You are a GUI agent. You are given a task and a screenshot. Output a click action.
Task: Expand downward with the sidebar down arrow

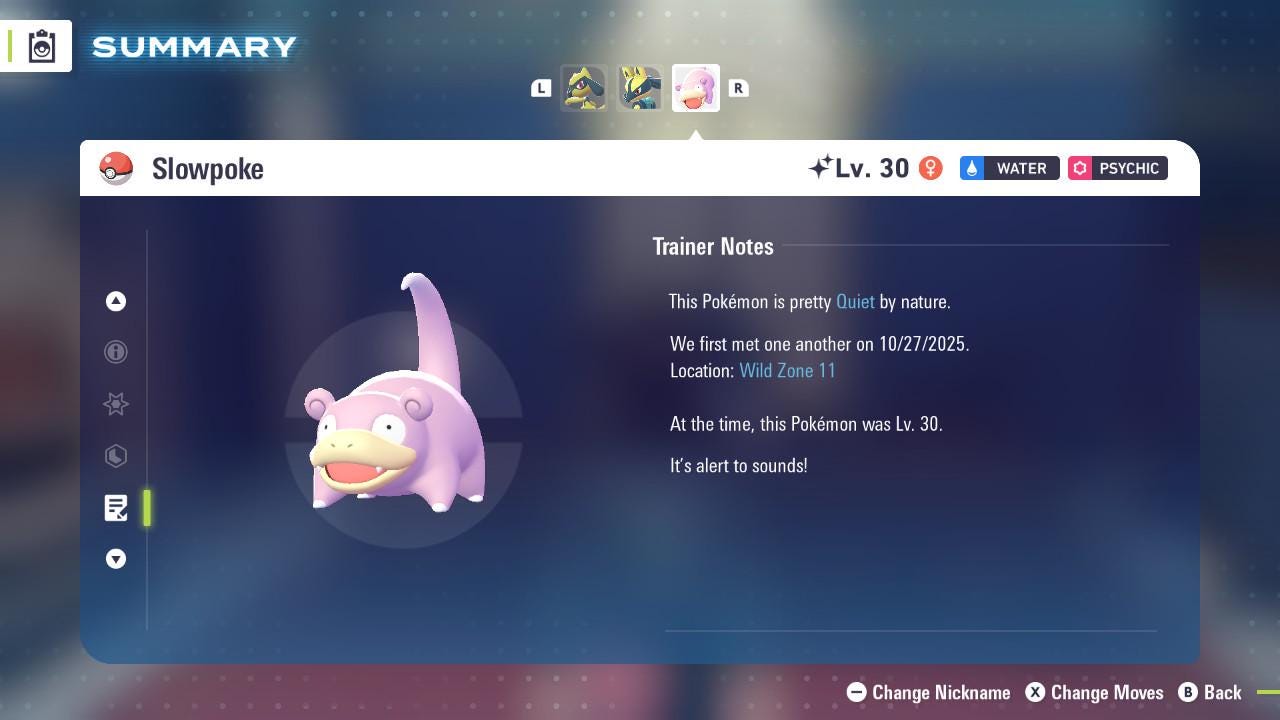coord(116,559)
